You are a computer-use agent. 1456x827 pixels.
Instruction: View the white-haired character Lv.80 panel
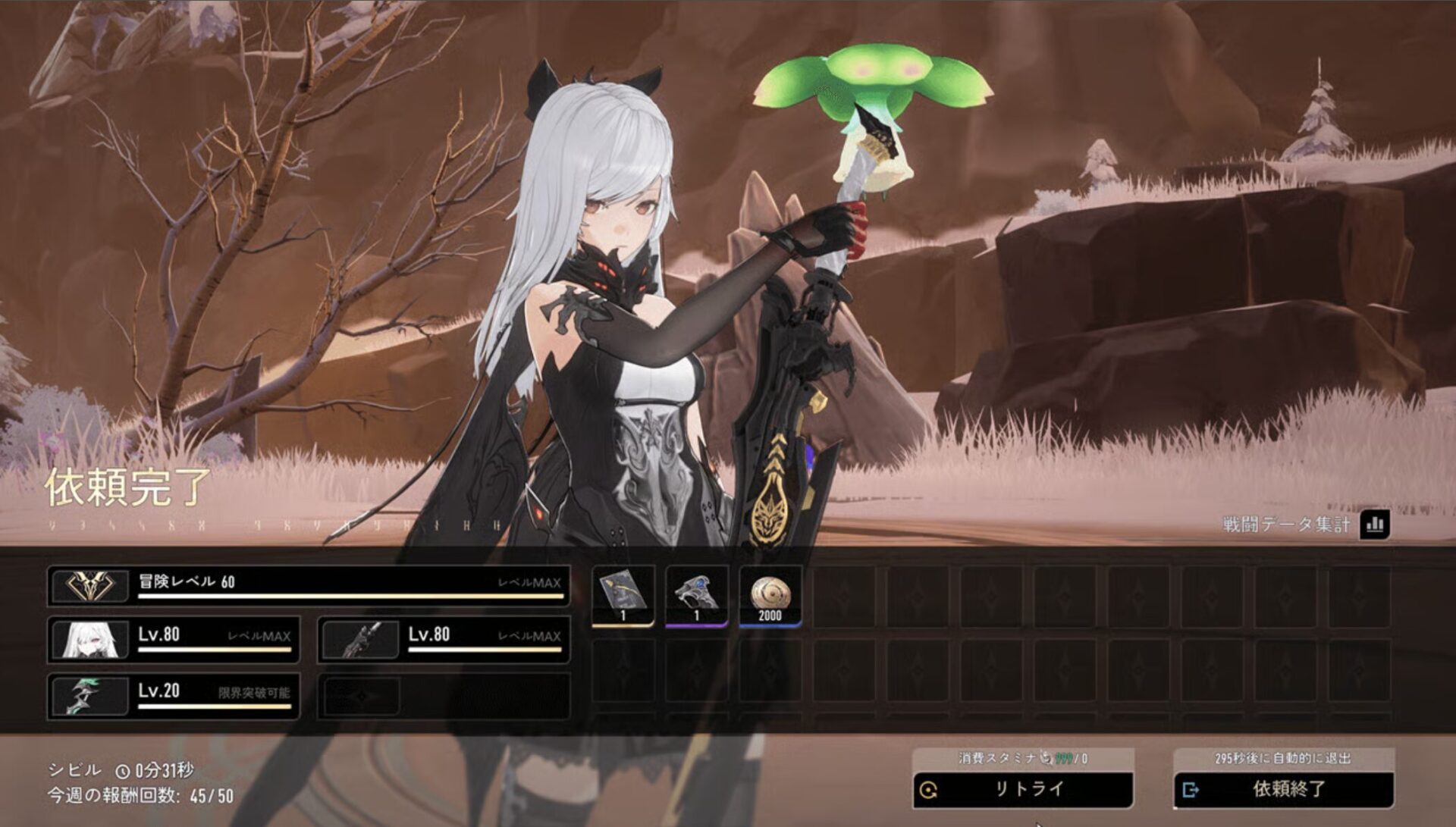pos(173,639)
